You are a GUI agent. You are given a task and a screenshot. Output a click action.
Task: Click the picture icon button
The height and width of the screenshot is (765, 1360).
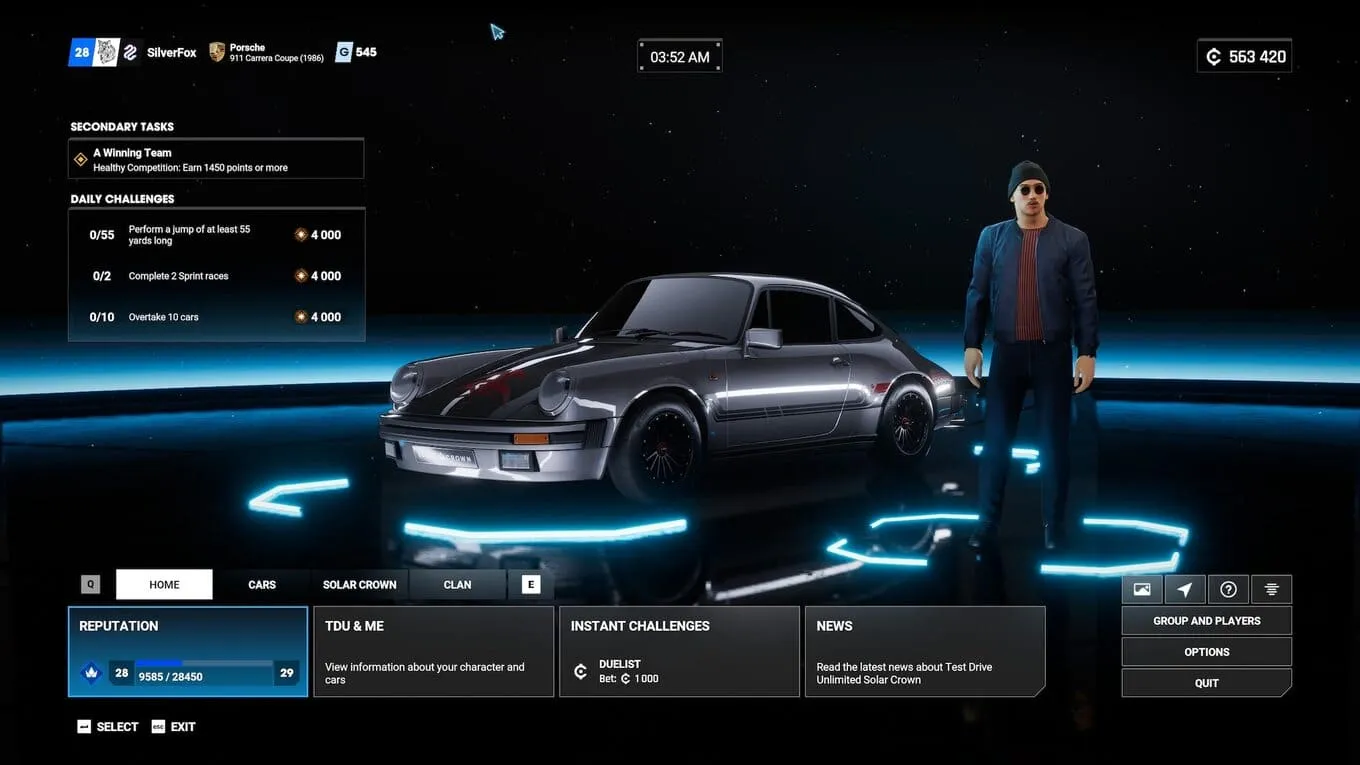[1142, 589]
